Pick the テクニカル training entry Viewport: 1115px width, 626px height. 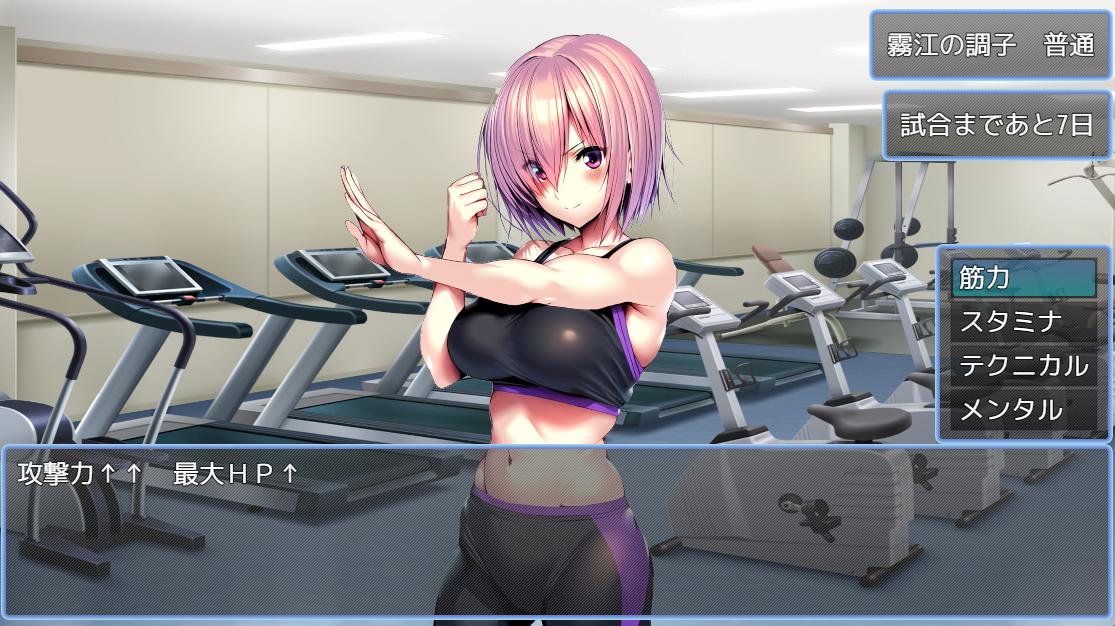(x=1023, y=366)
